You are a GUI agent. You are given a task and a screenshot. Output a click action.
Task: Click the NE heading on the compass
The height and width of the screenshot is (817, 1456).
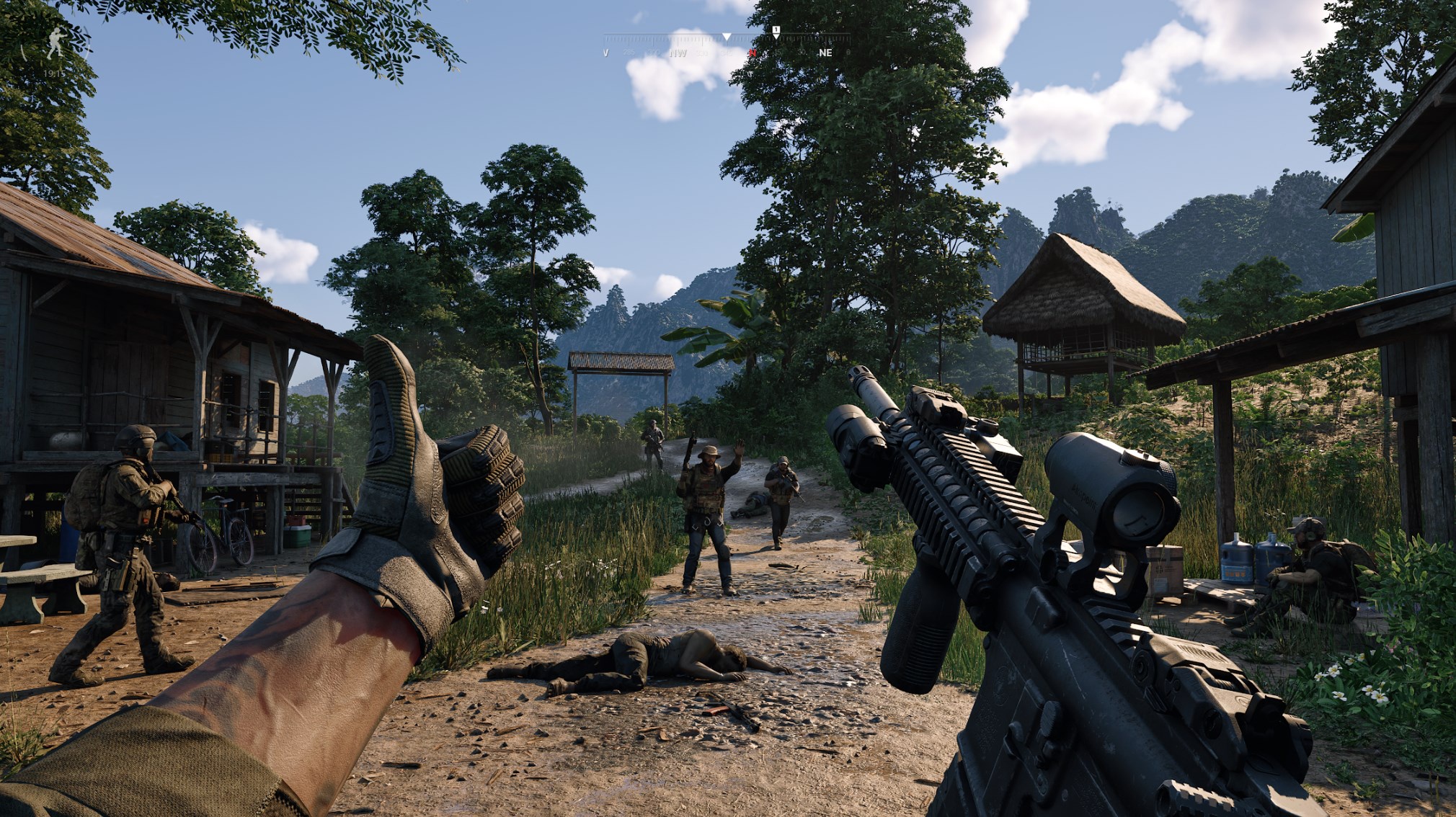tap(825, 53)
